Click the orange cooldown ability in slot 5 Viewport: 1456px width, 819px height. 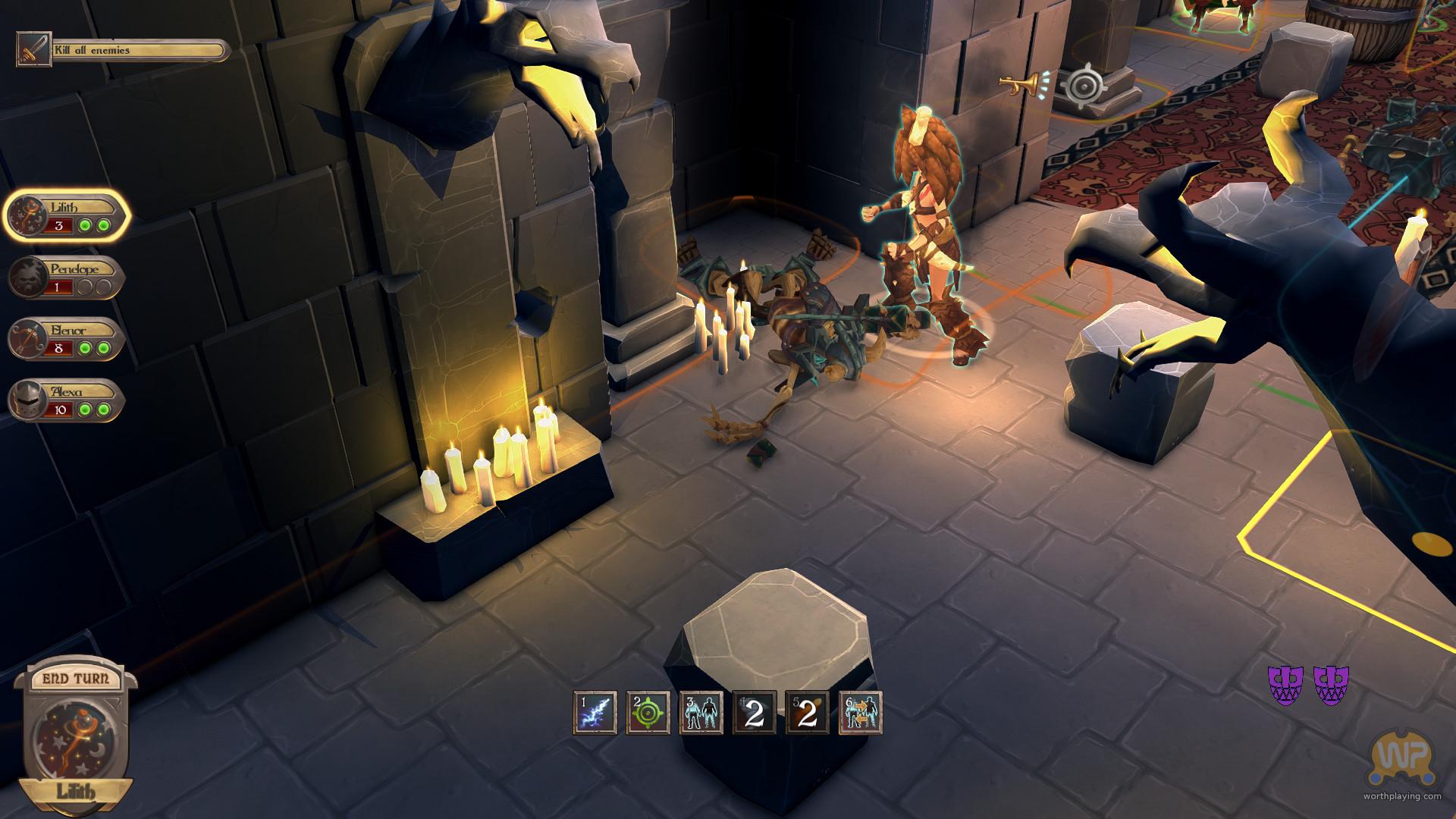click(807, 713)
